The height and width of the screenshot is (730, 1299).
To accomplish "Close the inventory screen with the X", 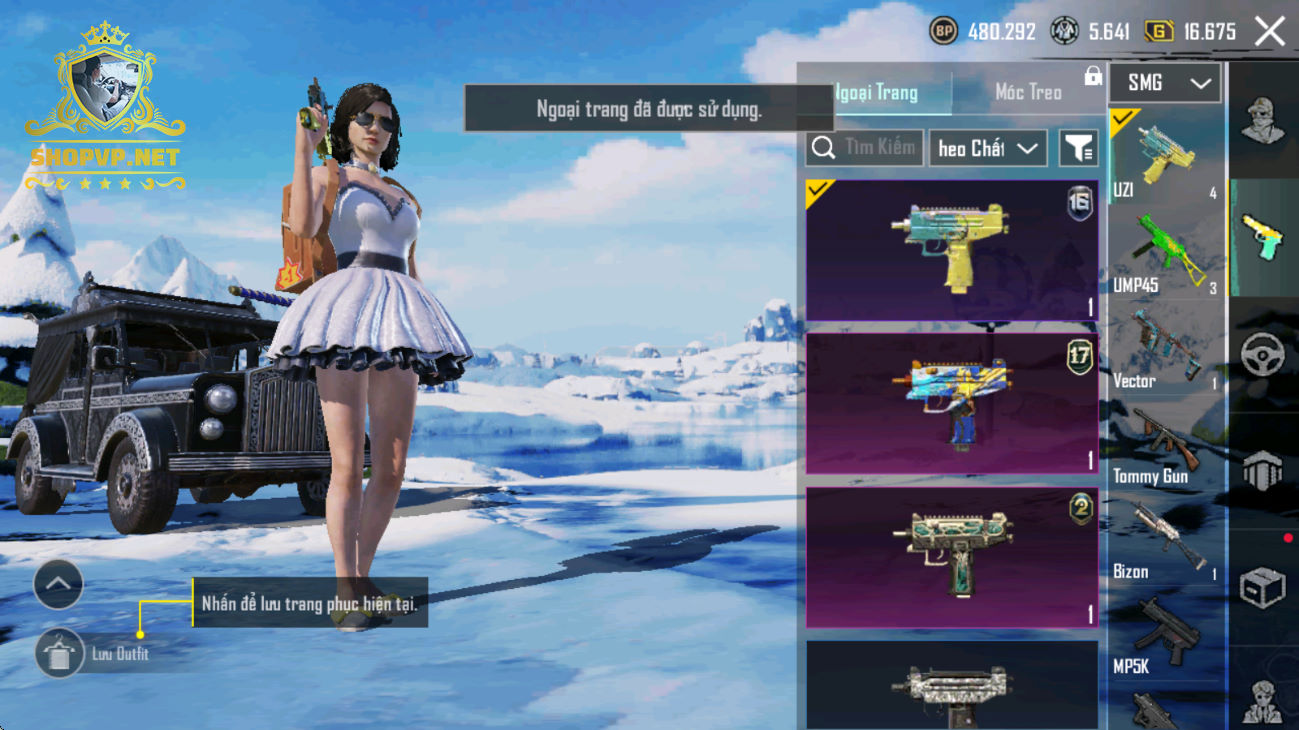I will pos(1270,32).
